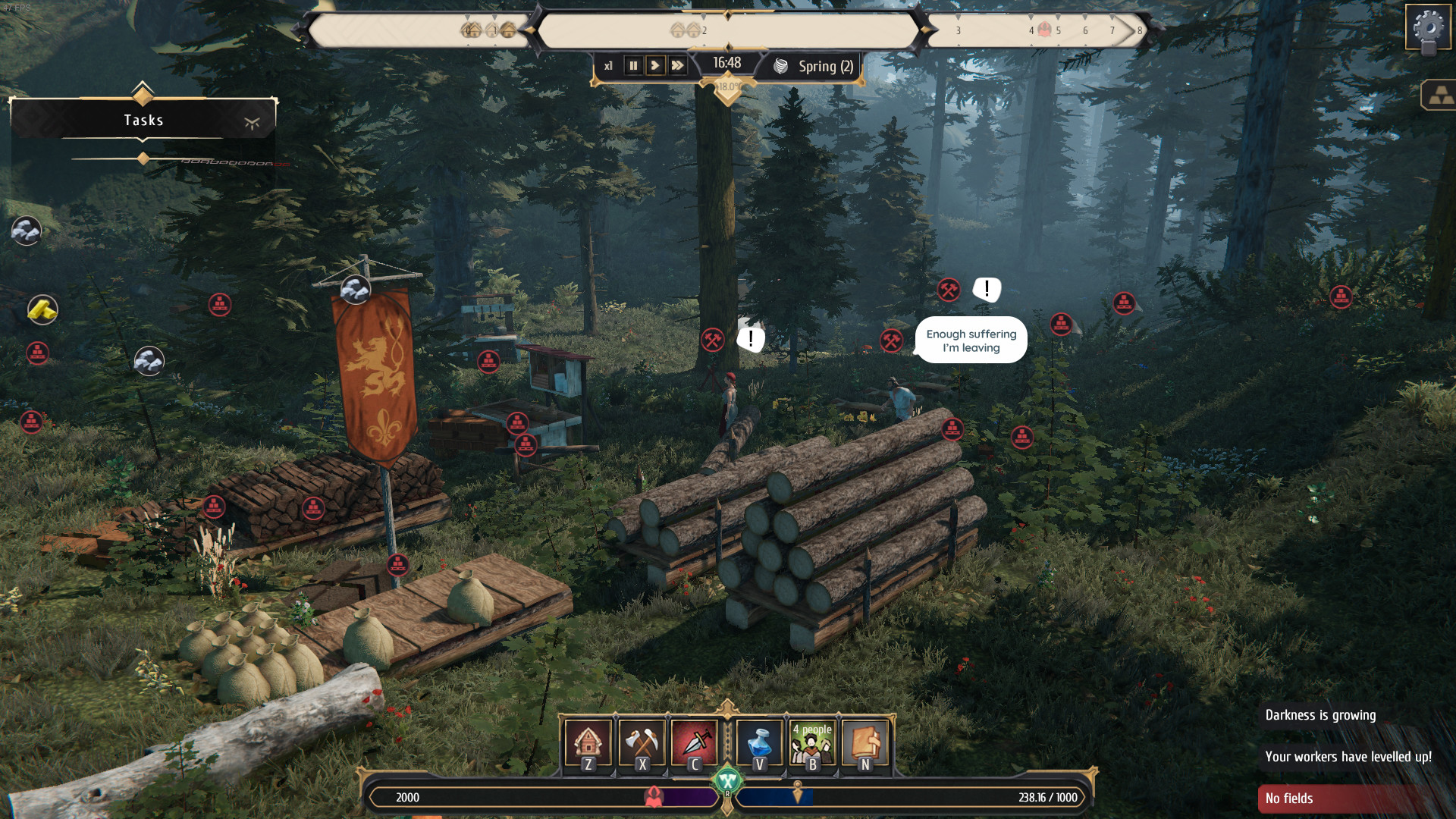Enable double-speed fast forward
Viewport: 1456px width, 819px height.
[677, 65]
